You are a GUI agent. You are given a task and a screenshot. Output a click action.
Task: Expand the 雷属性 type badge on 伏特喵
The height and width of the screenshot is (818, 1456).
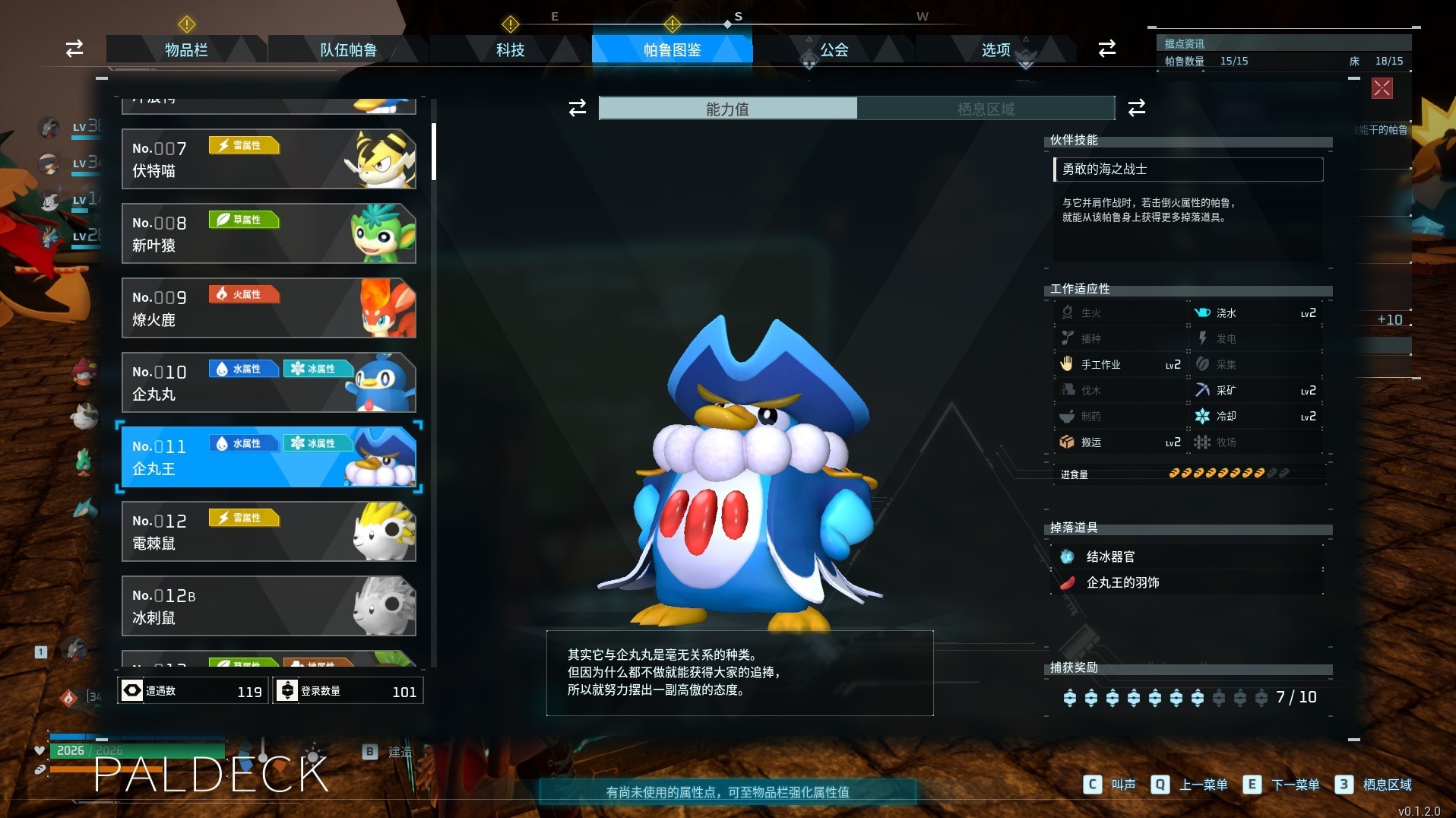pos(243,145)
